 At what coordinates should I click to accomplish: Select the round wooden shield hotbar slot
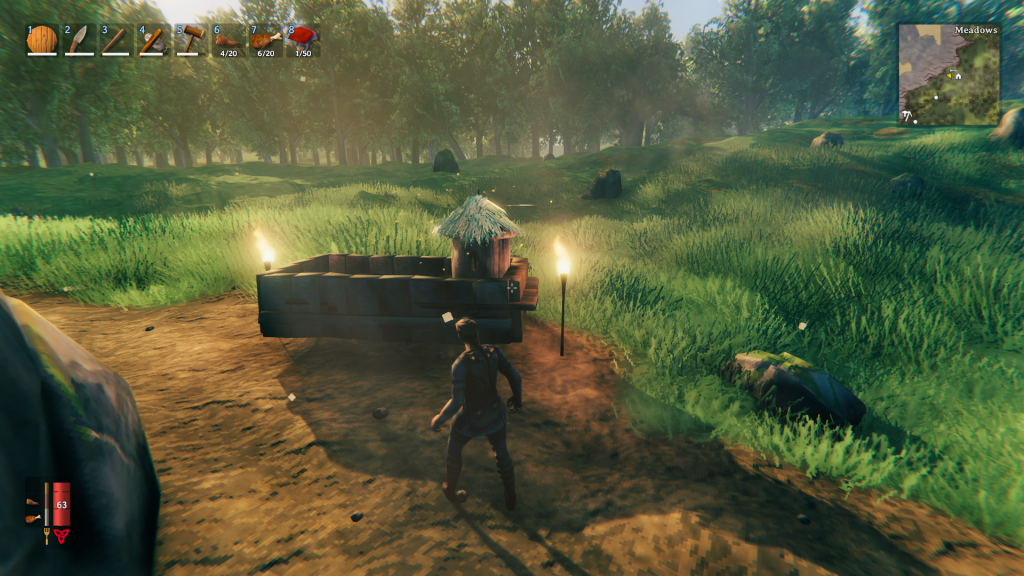[42, 40]
